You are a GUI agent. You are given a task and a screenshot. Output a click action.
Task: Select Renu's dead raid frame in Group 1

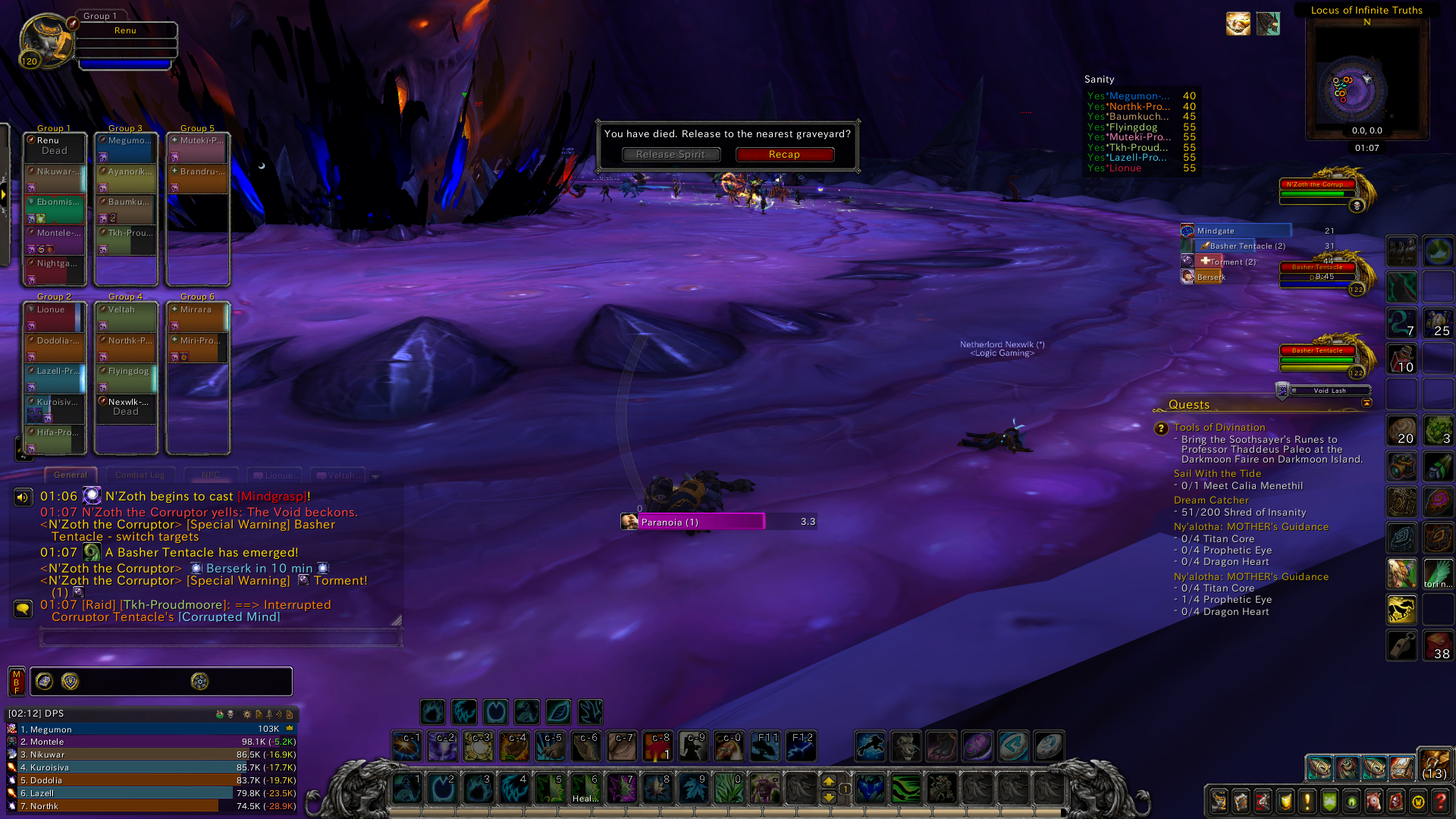(x=54, y=146)
